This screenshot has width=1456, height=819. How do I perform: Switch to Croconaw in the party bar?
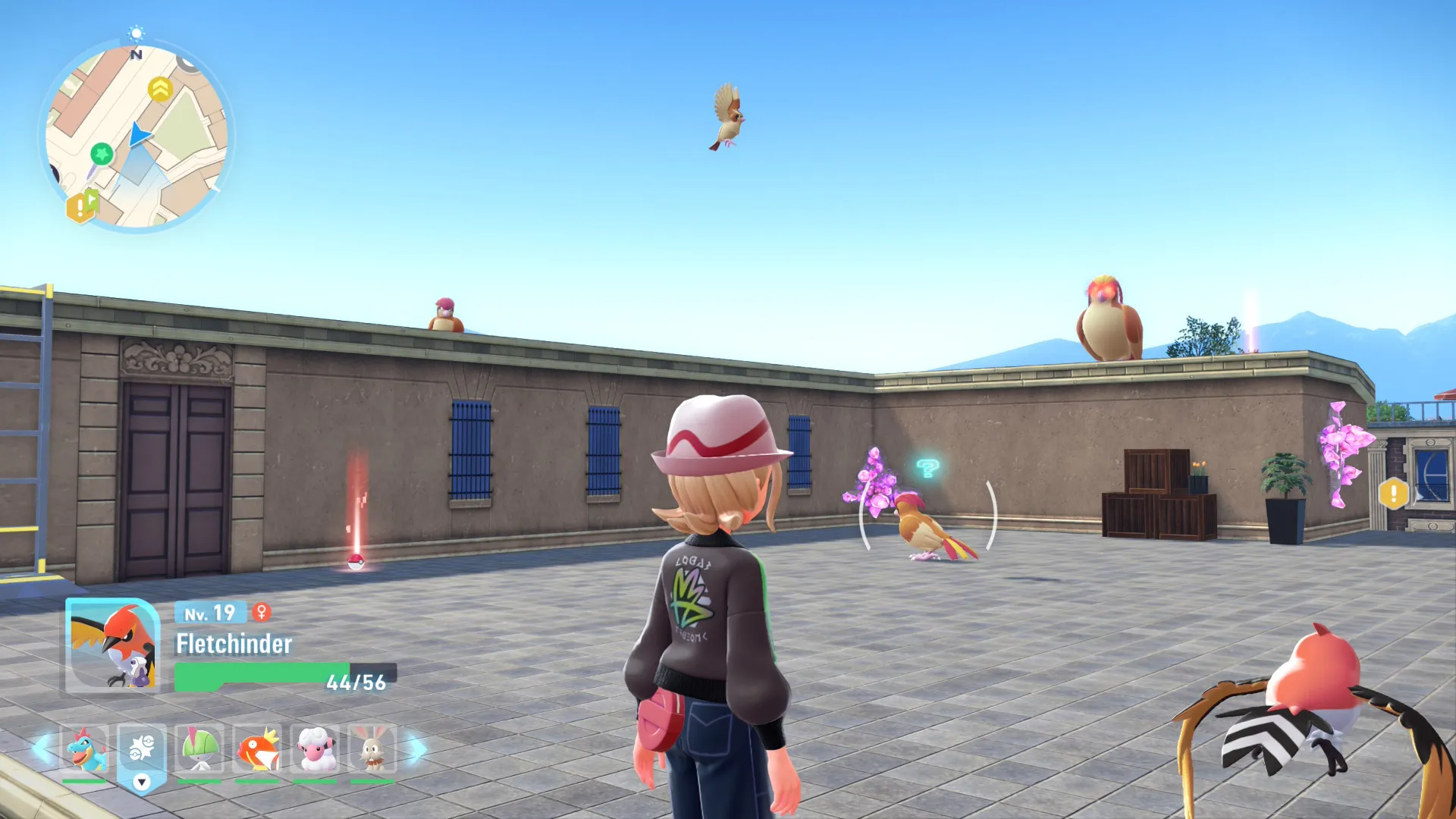click(x=84, y=749)
